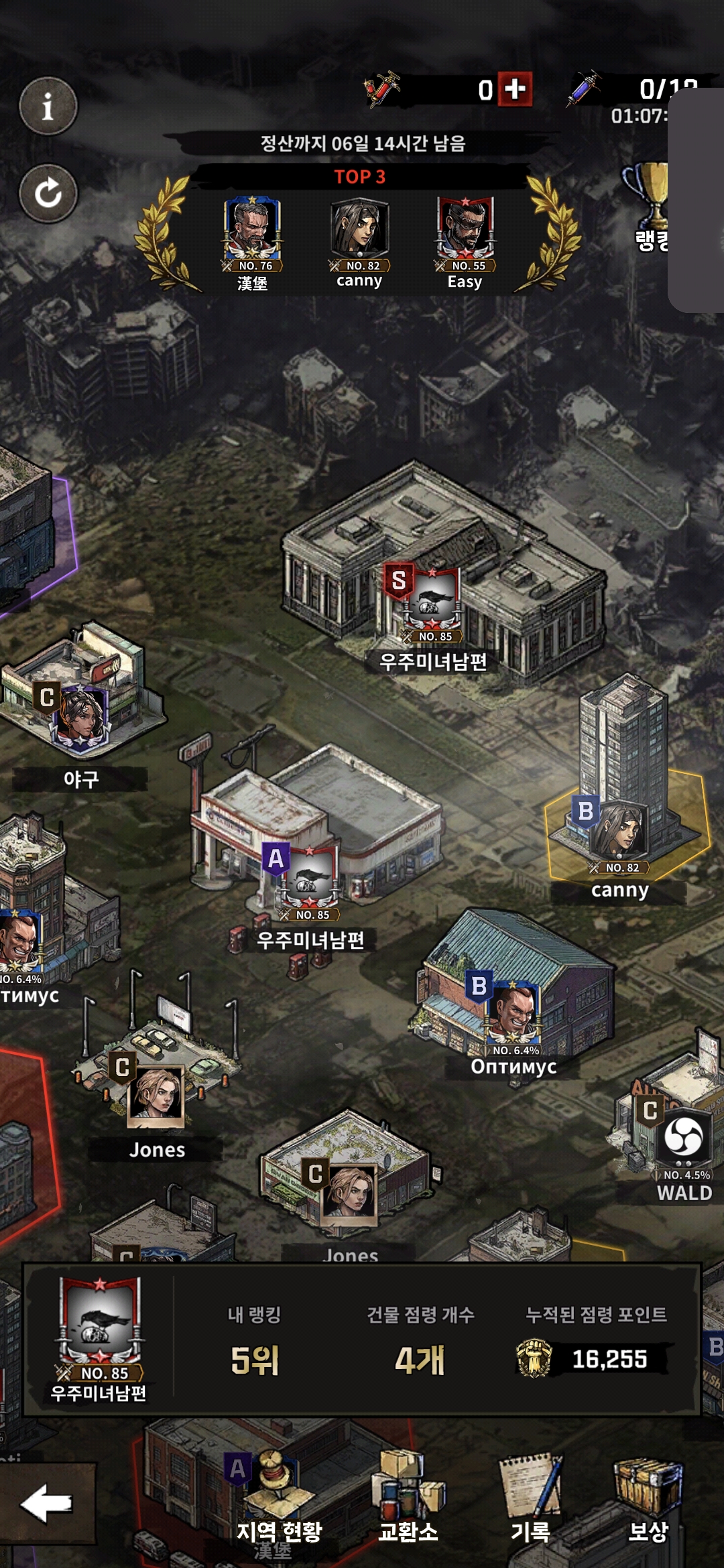The width and height of the screenshot is (724, 1568).
Task: Open 지역 현황 region status
Action: 279,1501
